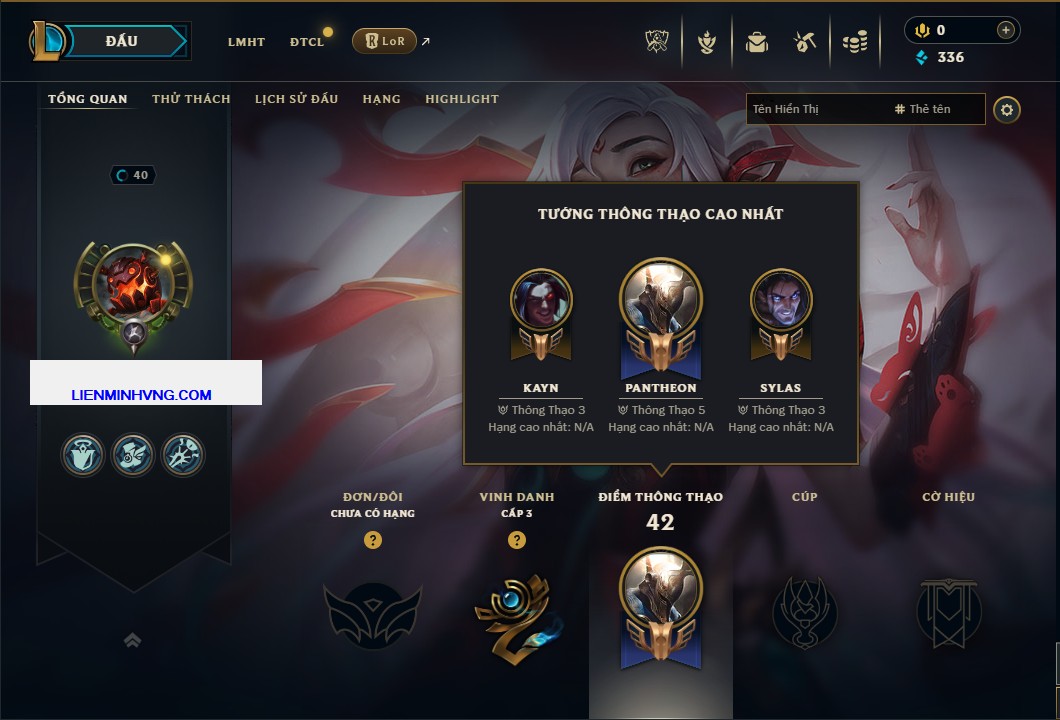Screen dimensions: 1060x720
Task: Start a match with the ĐẤU button
Action: coord(122,41)
